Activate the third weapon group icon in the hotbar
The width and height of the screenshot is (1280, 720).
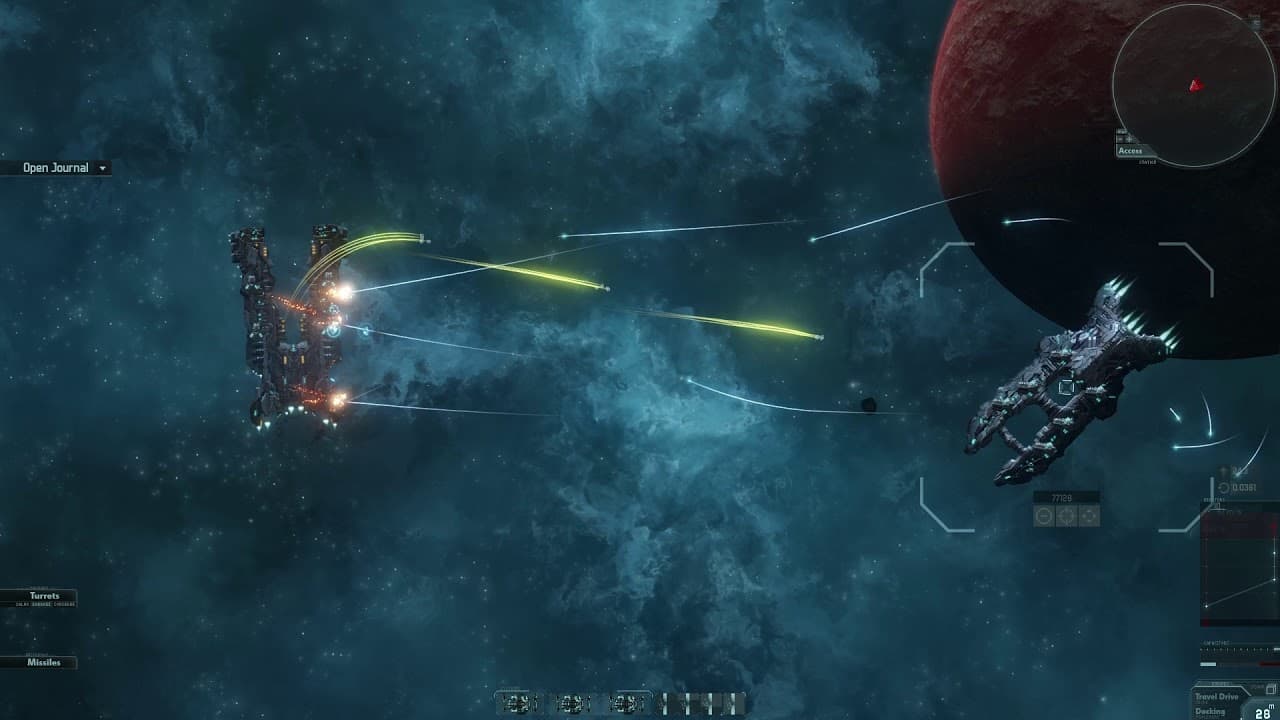[x=625, y=703]
